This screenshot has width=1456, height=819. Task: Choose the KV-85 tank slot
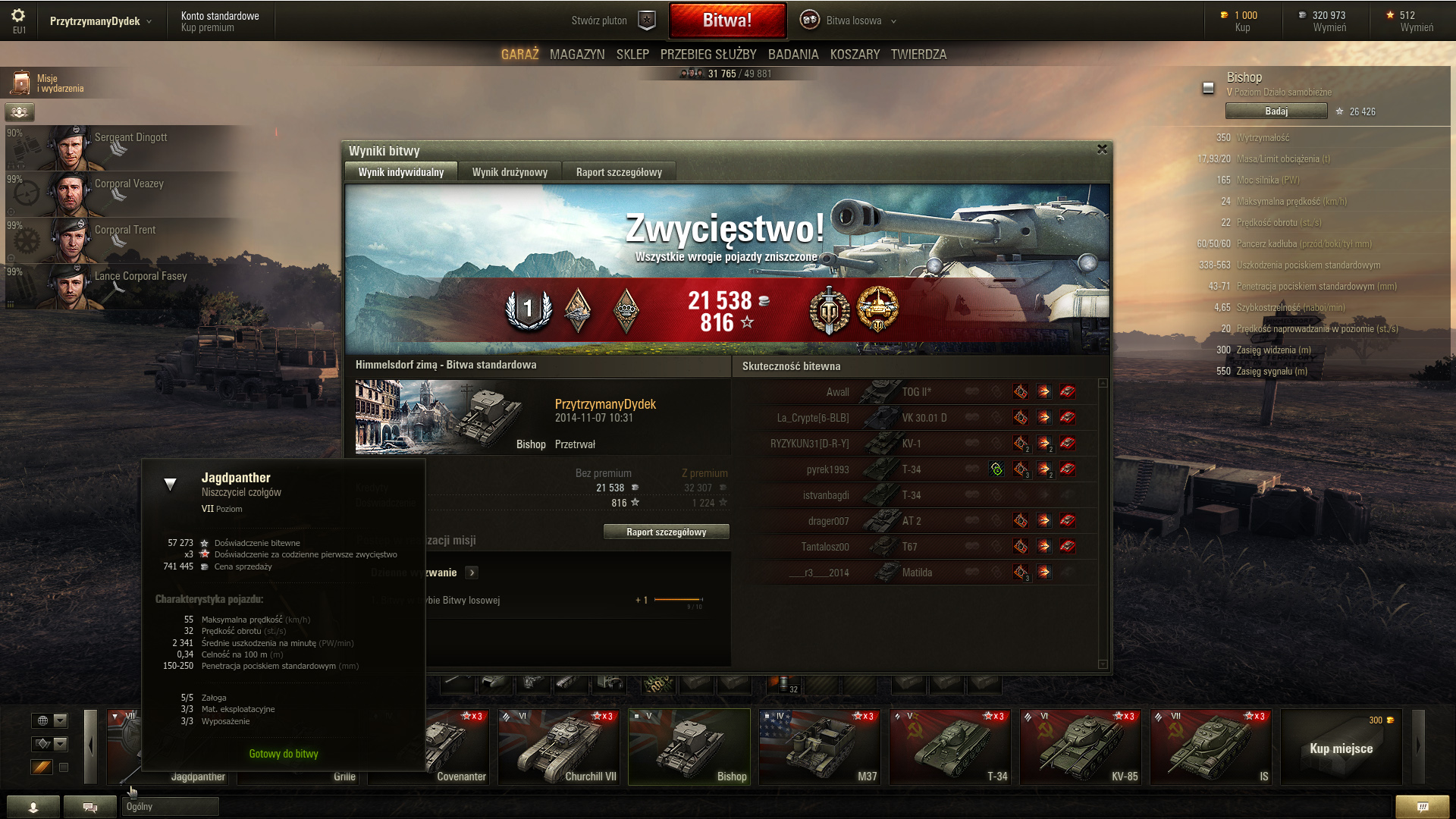(1081, 746)
